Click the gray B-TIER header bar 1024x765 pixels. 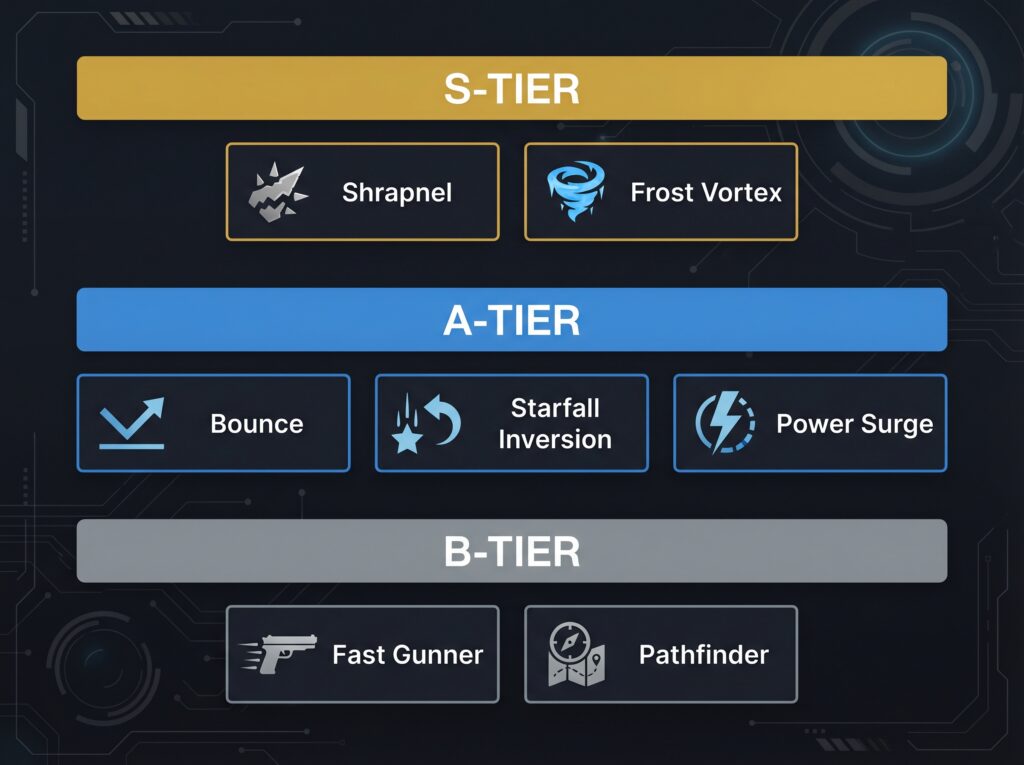pyautogui.click(x=511, y=551)
